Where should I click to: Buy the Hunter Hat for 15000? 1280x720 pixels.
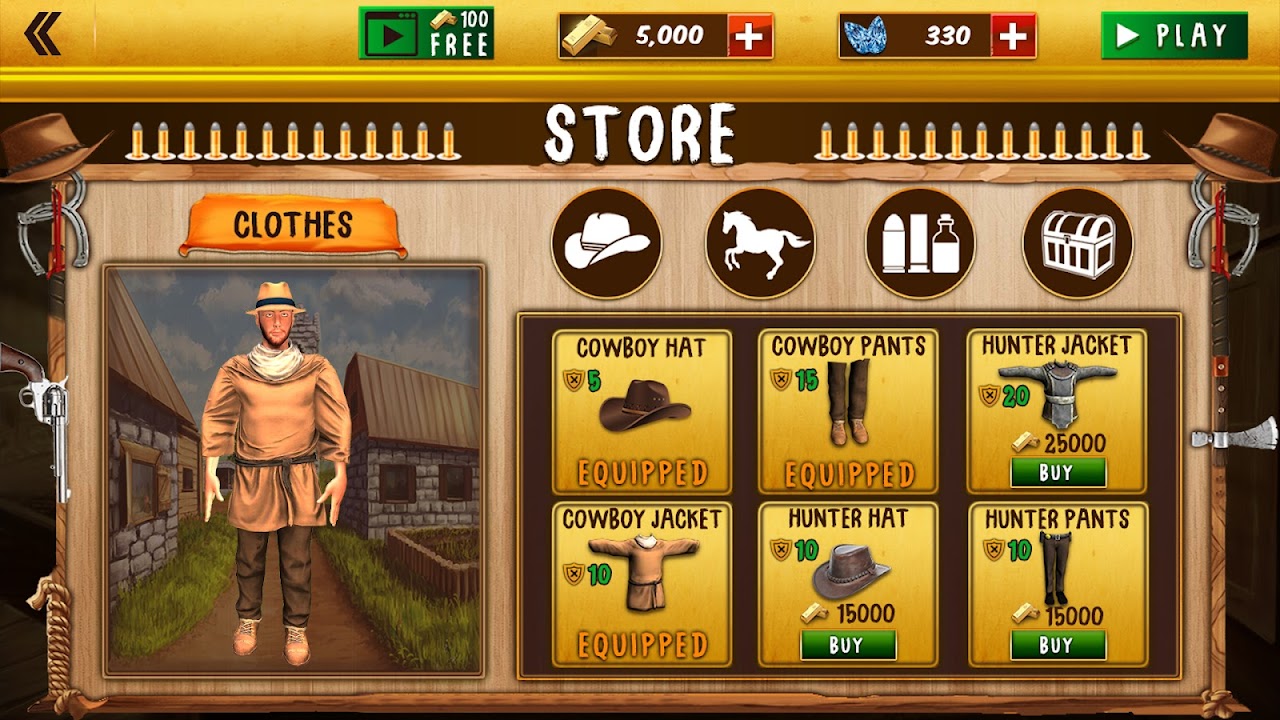tap(848, 645)
